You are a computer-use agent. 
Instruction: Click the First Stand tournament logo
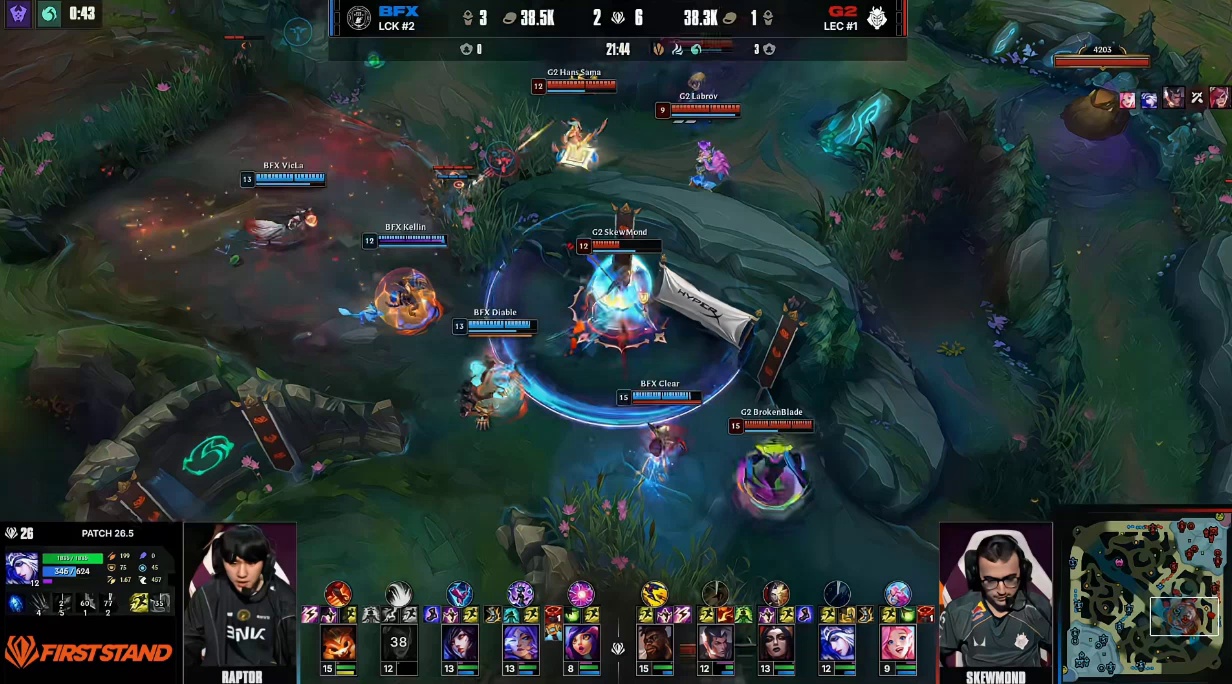coord(89,652)
